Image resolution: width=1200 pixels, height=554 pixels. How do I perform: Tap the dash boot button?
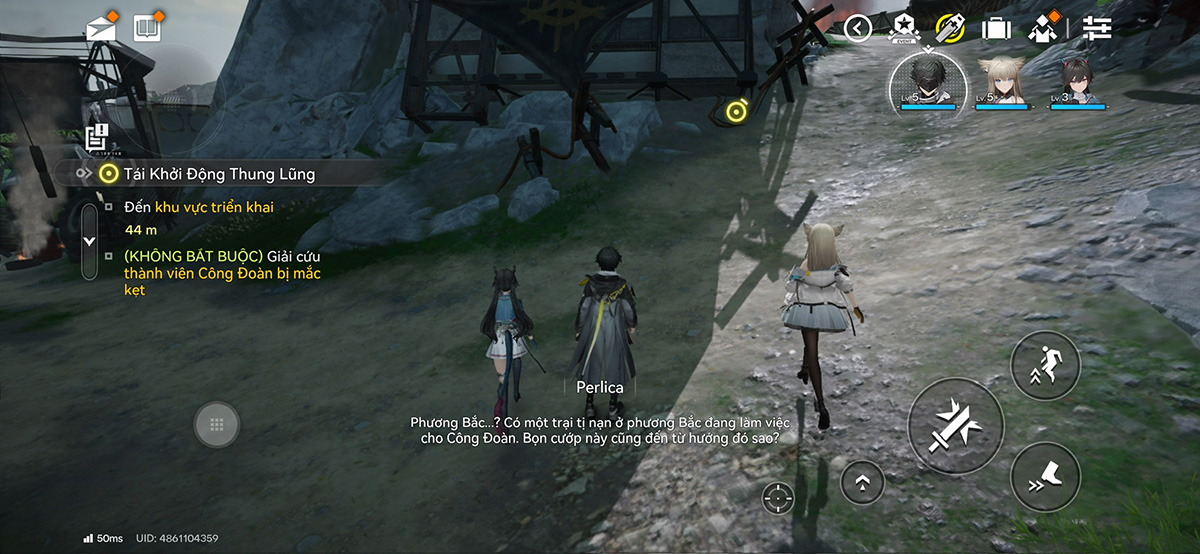tap(1045, 477)
